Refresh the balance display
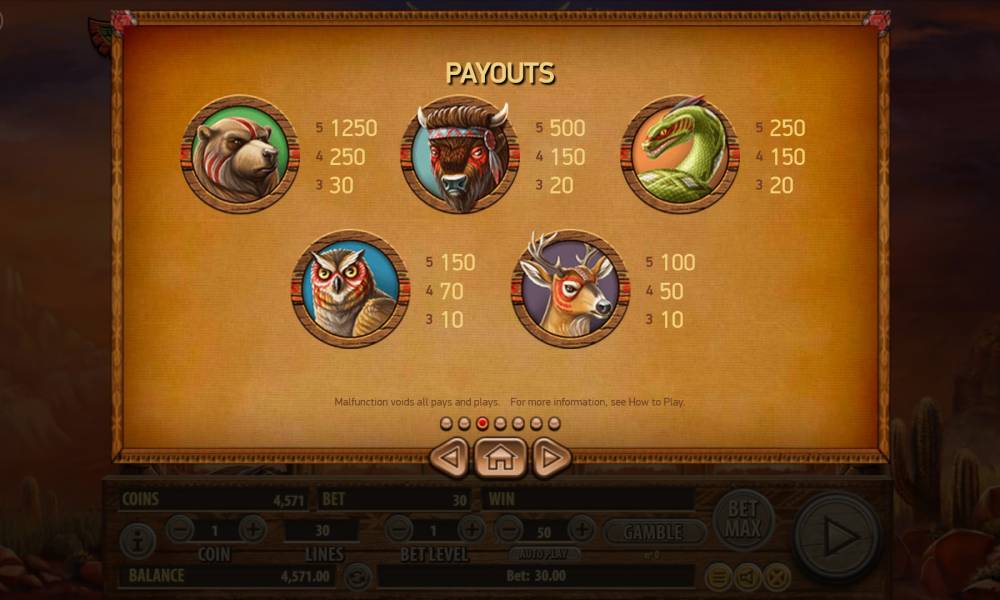This screenshot has height=600, width=1000. (357, 576)
